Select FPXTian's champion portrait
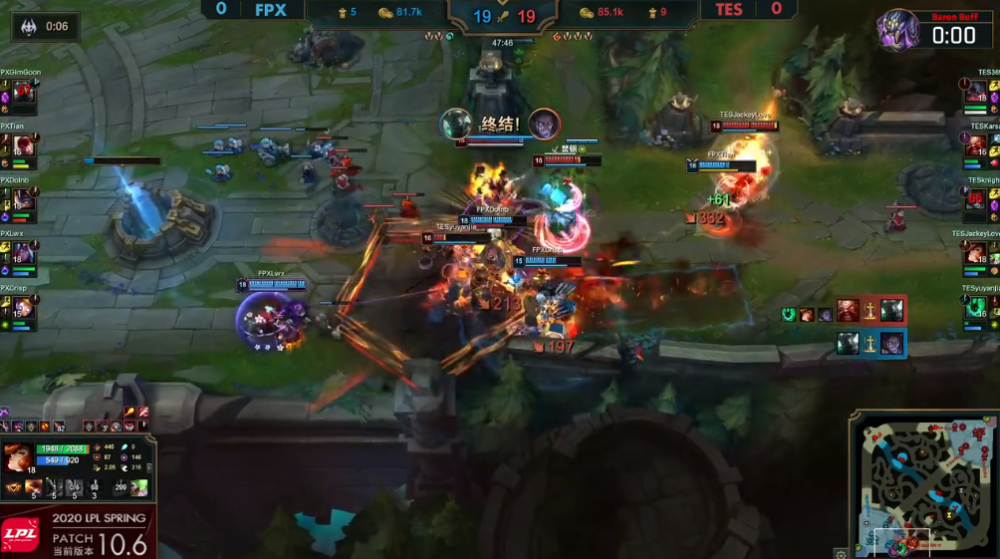 (x=23, y=147)
